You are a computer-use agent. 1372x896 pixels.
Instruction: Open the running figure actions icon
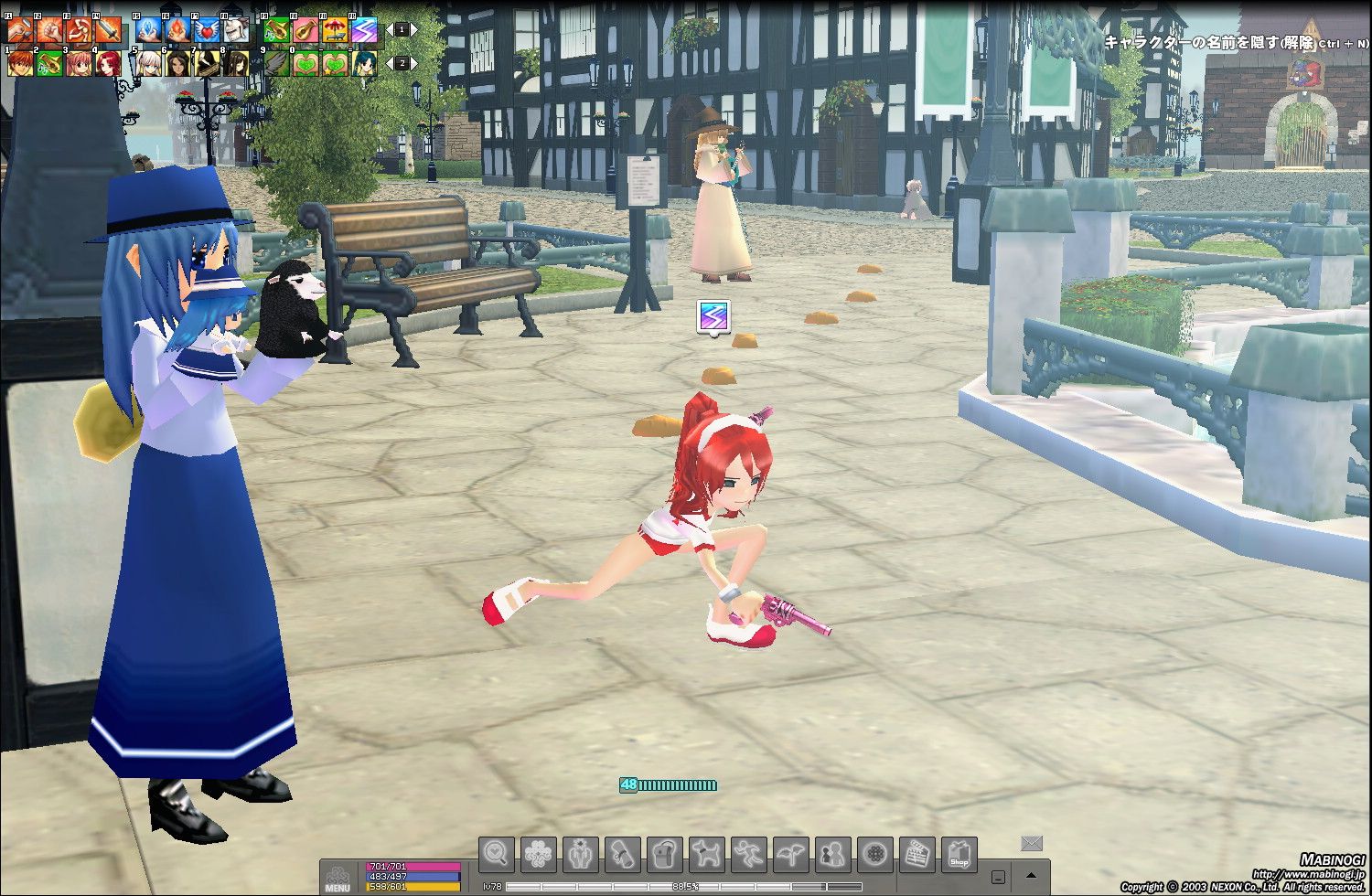click(749, 854)
